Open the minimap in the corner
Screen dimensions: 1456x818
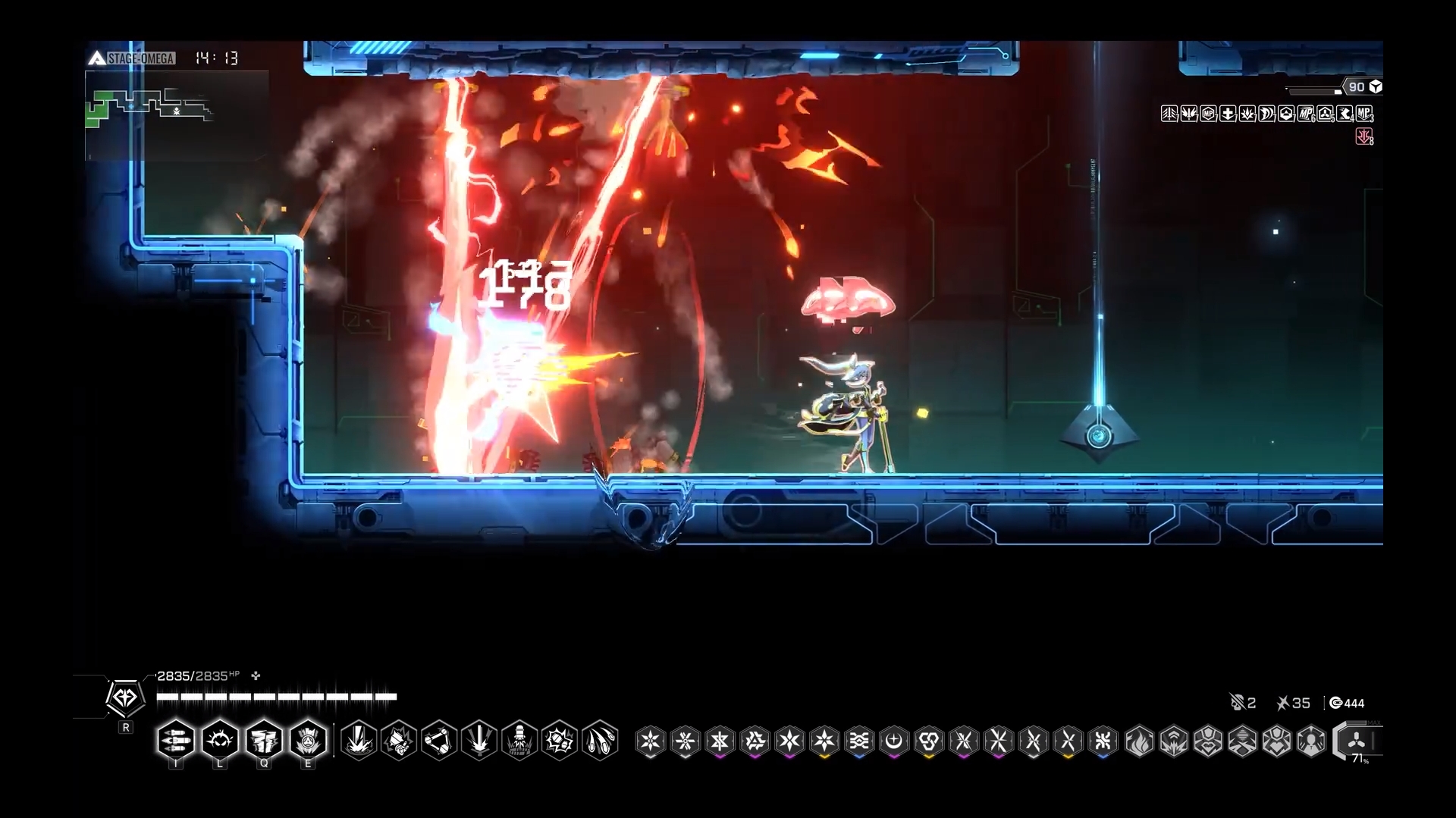click(177, 115)
